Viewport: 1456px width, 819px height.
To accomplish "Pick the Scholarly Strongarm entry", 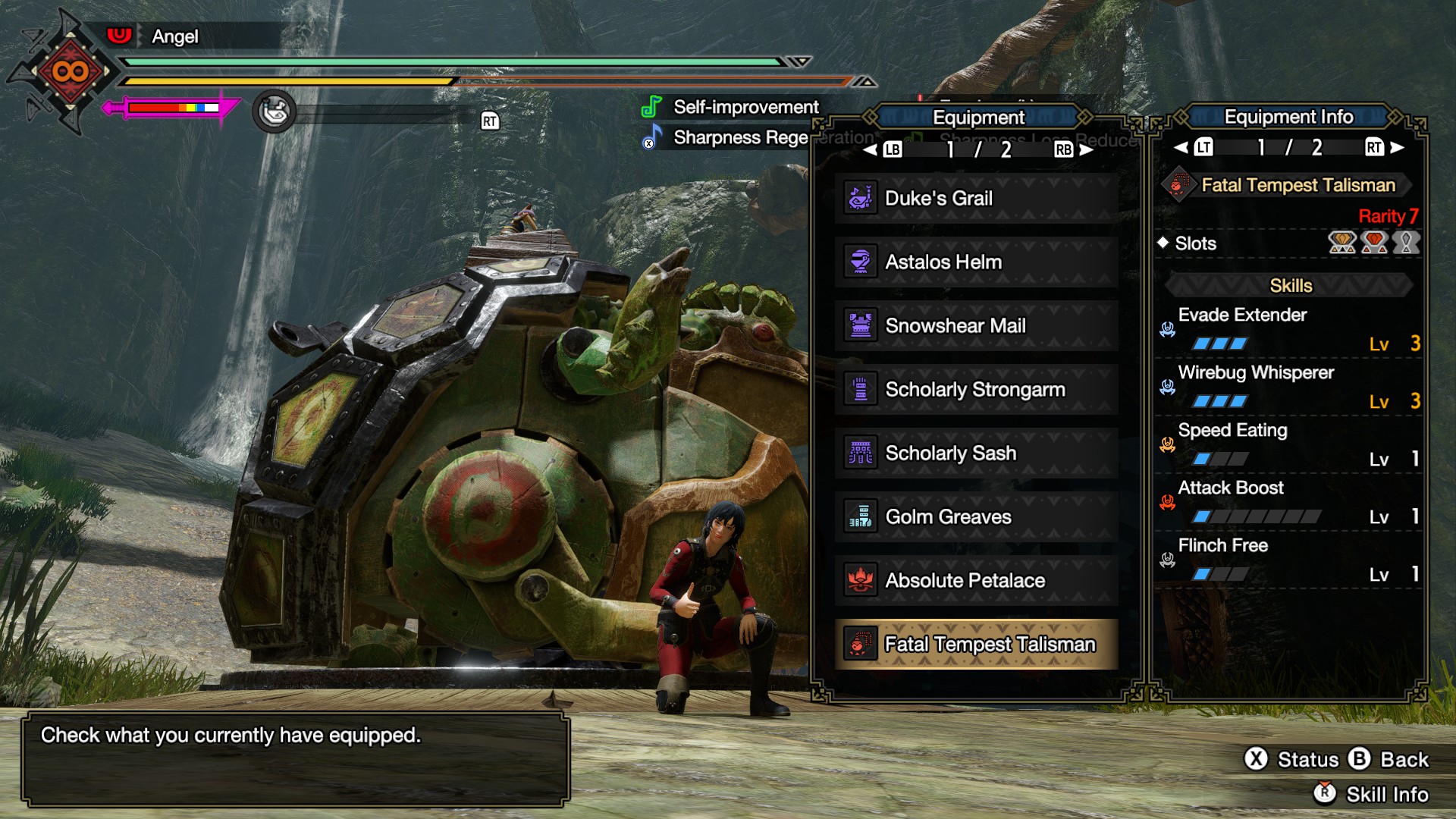I will [976, 389].
